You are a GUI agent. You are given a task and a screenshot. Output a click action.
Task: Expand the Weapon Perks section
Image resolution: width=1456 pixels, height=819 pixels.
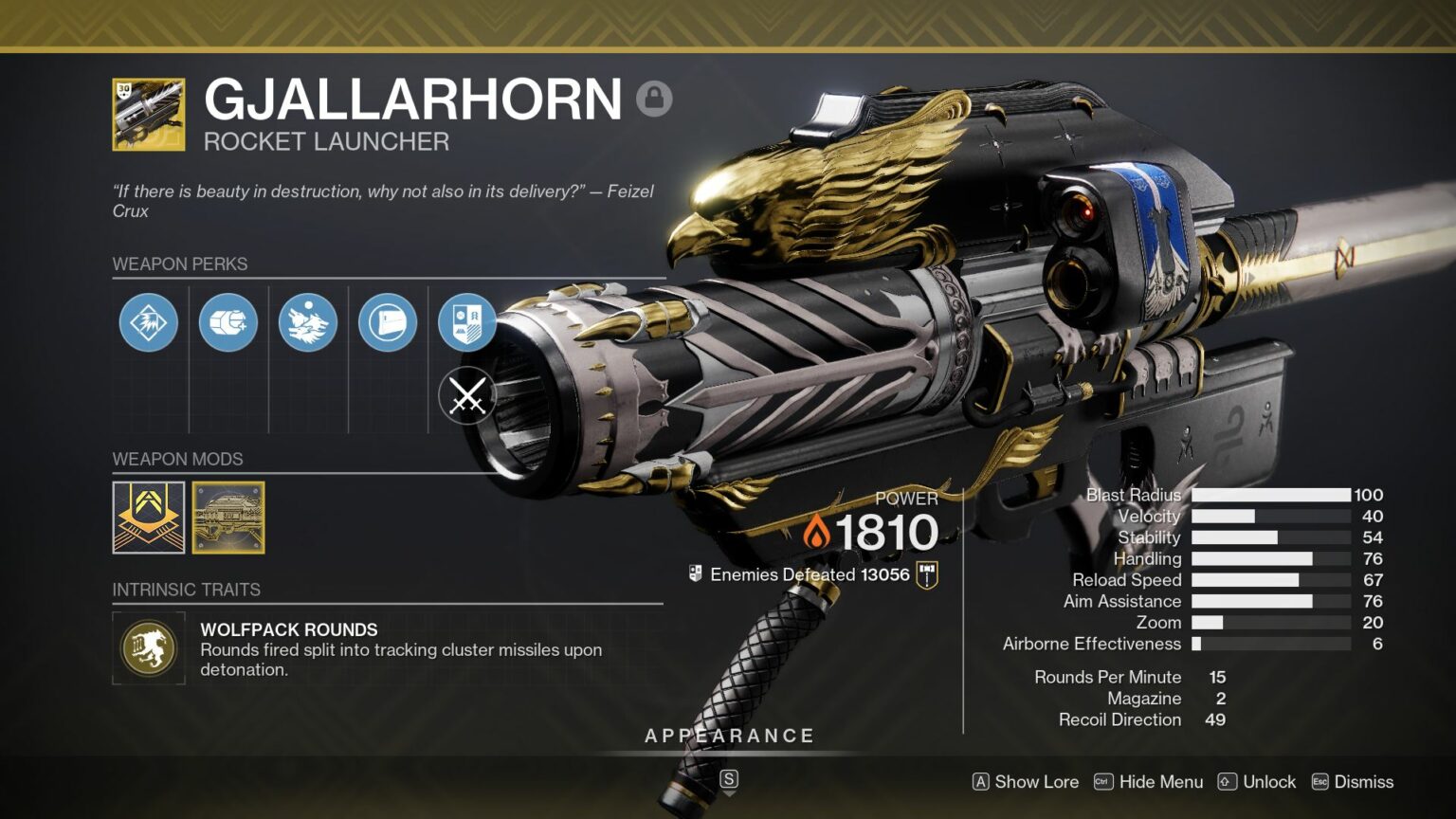[x=180, y=264]
